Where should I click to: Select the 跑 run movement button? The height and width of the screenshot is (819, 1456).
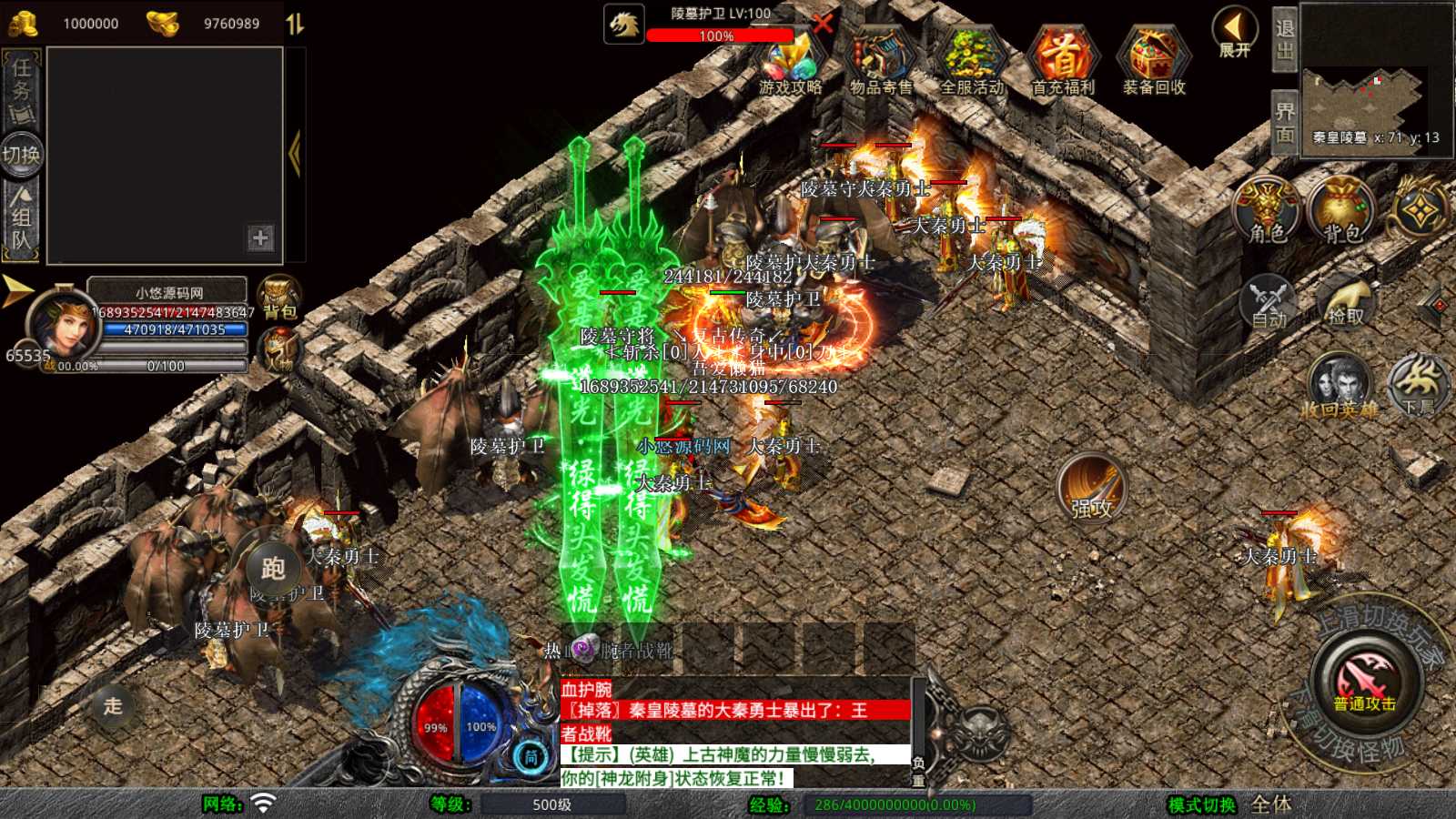(273, 569)
